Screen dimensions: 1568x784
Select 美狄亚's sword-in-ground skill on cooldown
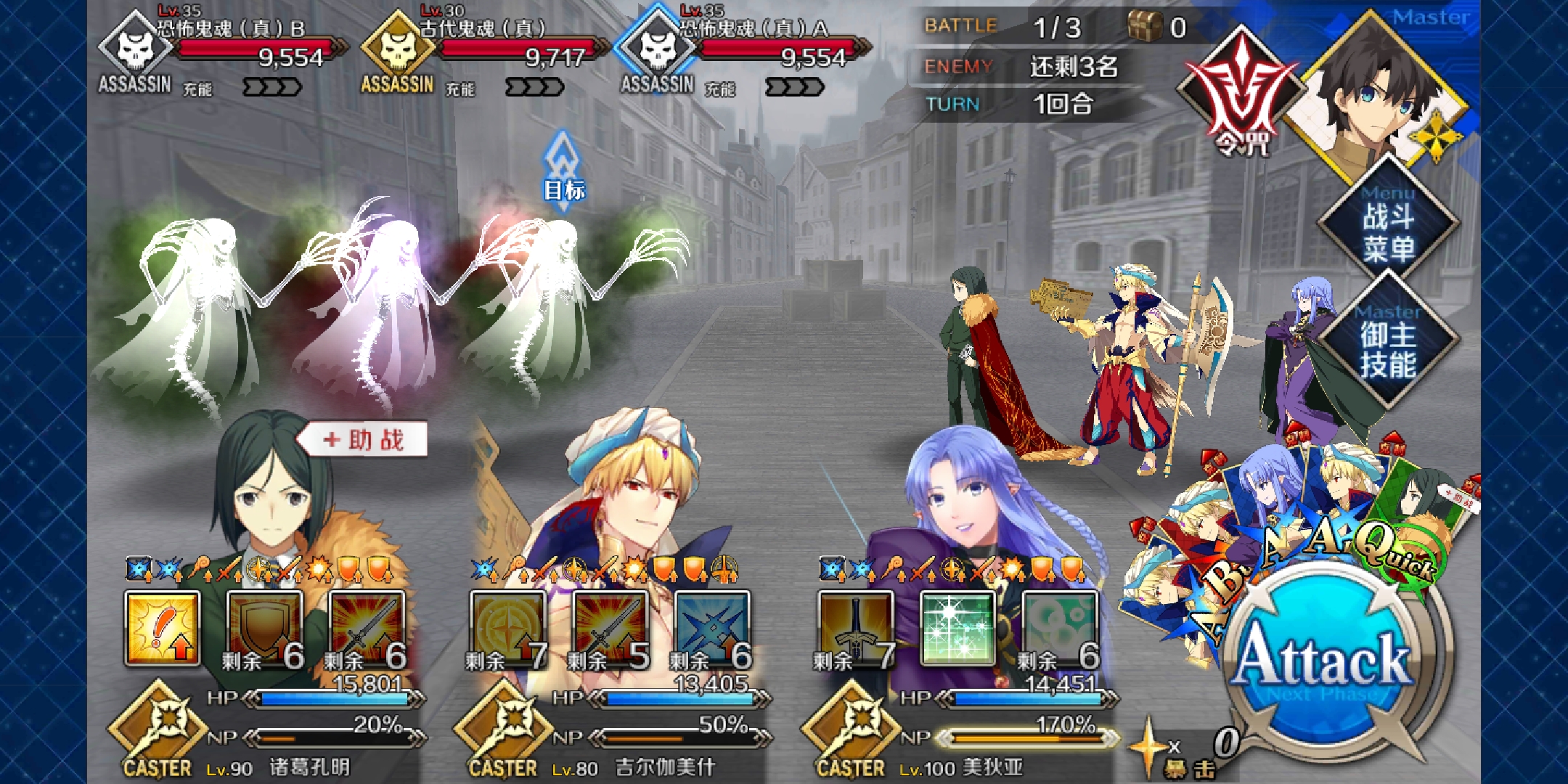click(855, 629)
